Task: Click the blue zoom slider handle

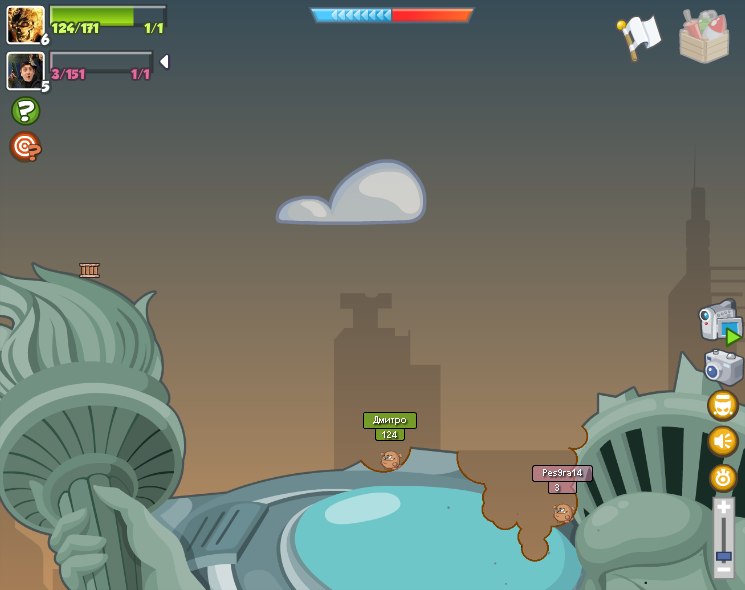Action: 723,555
